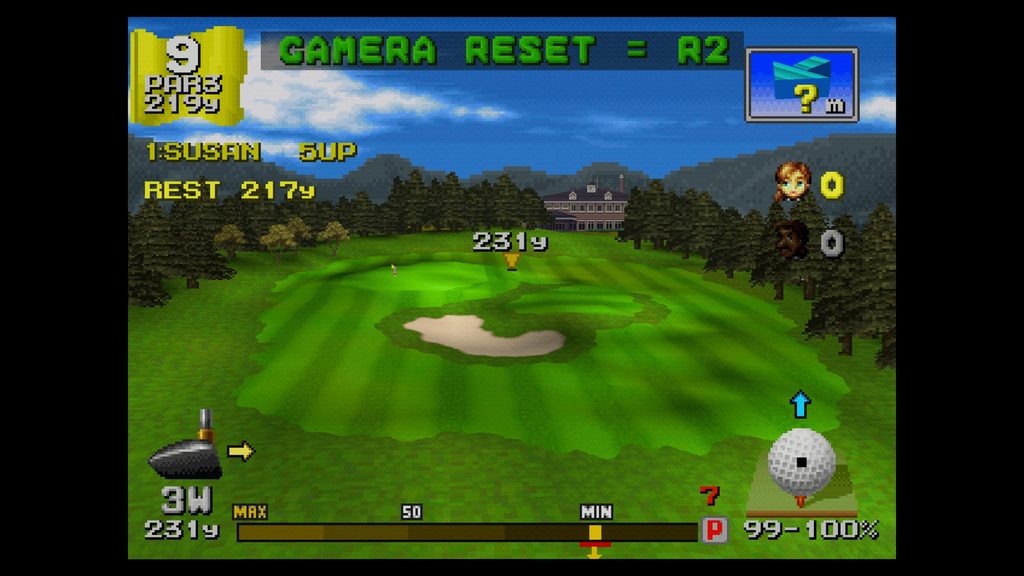This screenshot has width=1024, height=576.
Task: Select Susan's player portrait
Action: [x=792, y=182]
